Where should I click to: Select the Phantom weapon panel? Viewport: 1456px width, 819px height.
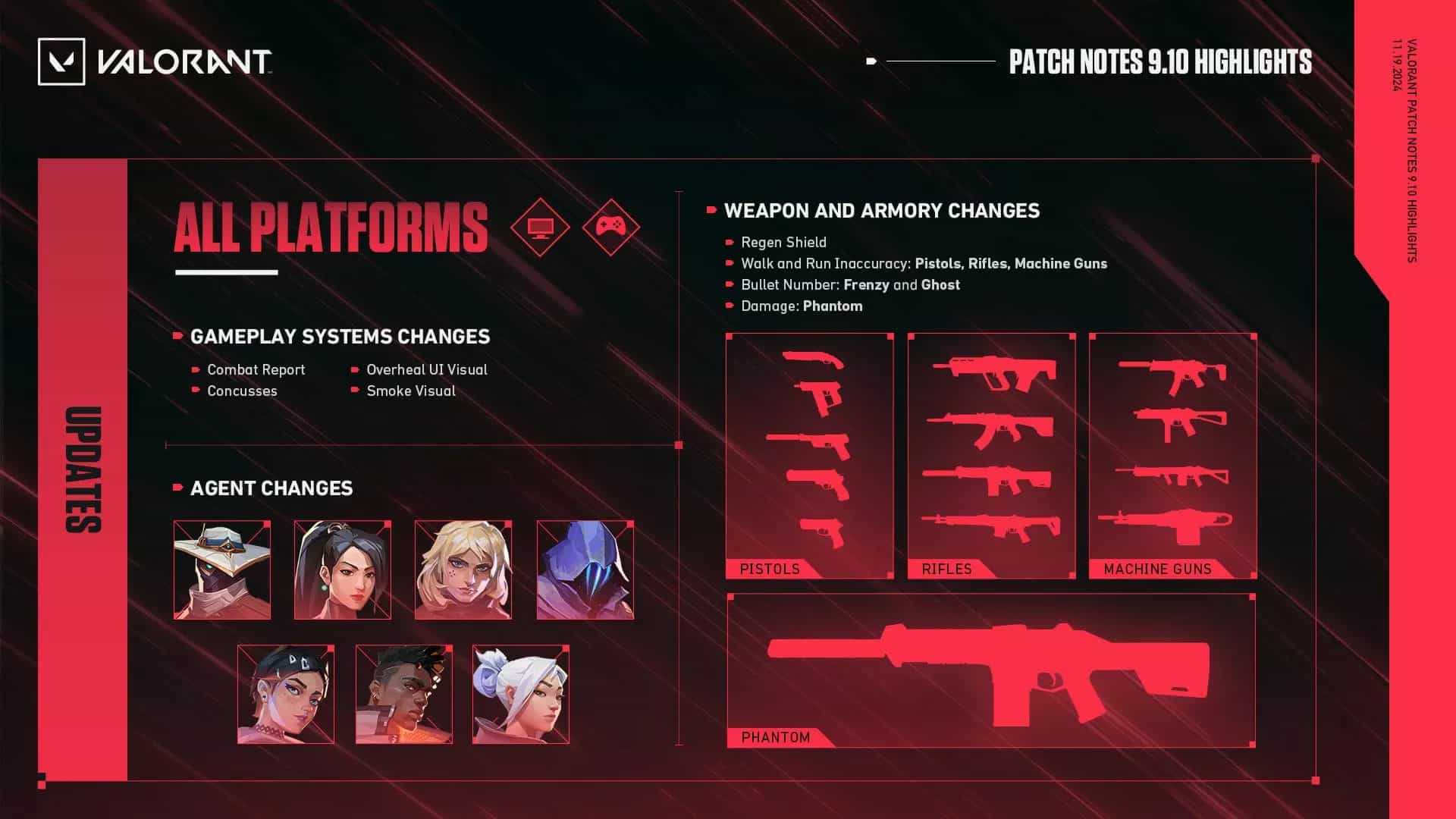990,671
